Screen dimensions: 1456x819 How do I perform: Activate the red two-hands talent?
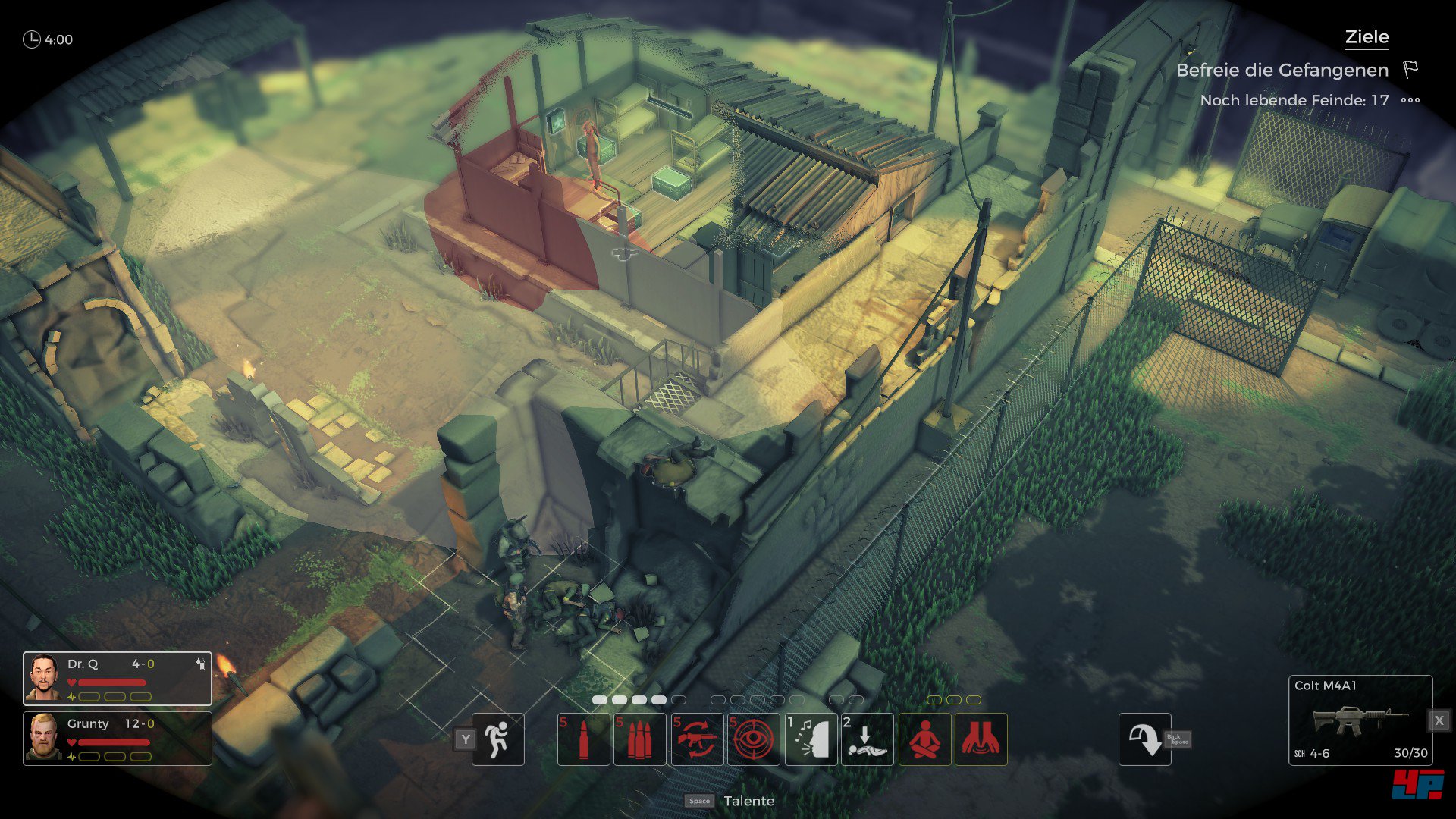point(981,739)
